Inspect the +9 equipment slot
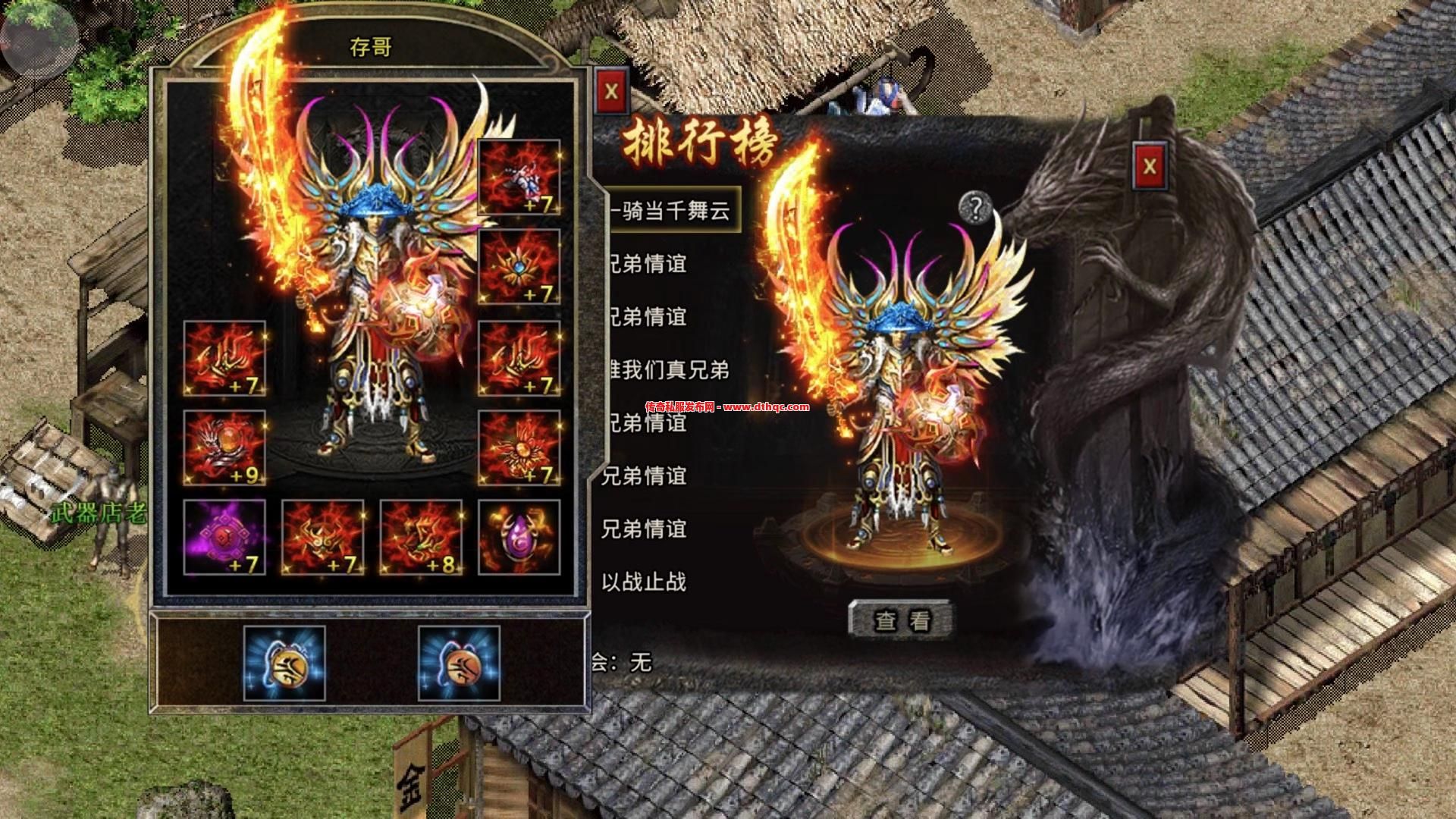Image resolution: width=1456 pixels, height=819 pixels. coord(224,447)
